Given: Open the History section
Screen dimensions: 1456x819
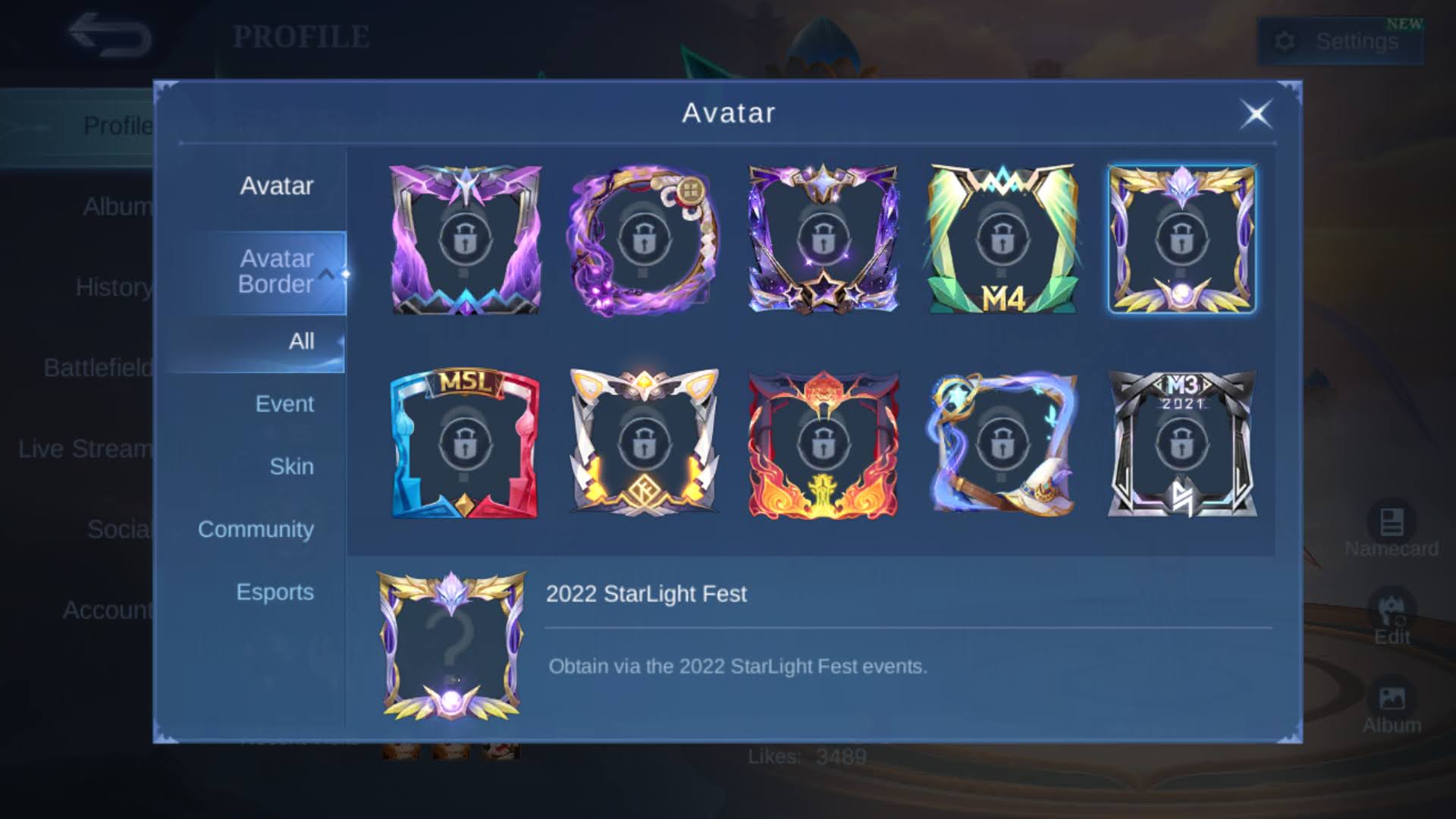Looking at the screenshot, I should click(114, 288).
